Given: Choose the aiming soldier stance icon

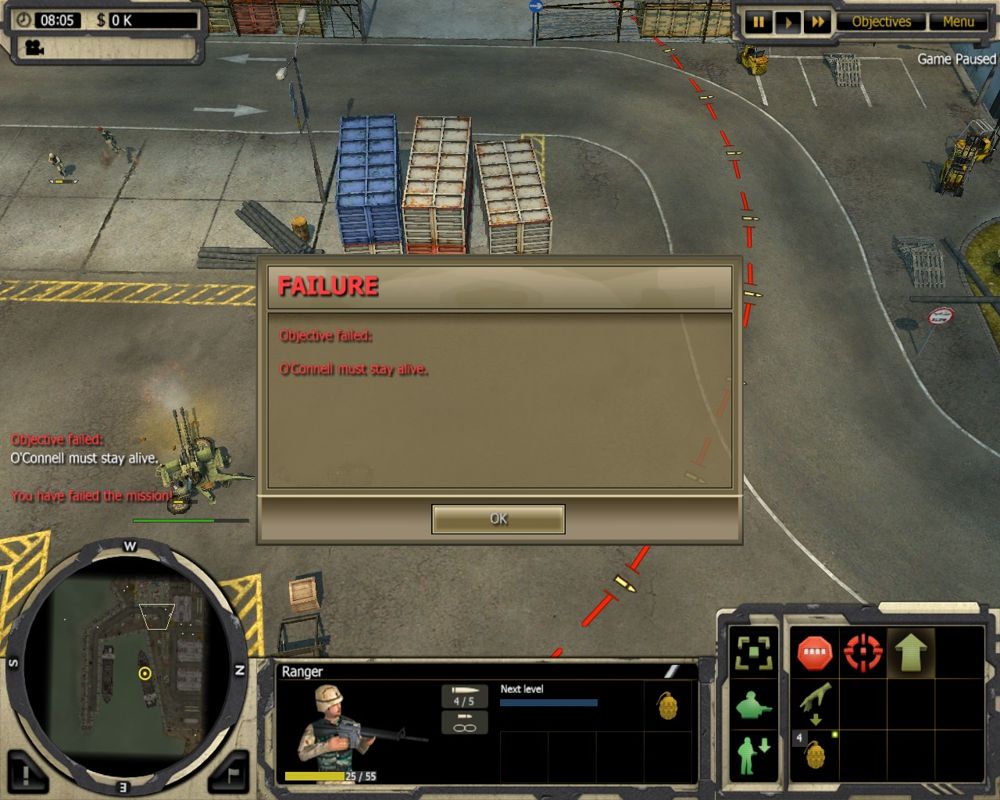Looking at the screenshot, I should pos(752,706).
